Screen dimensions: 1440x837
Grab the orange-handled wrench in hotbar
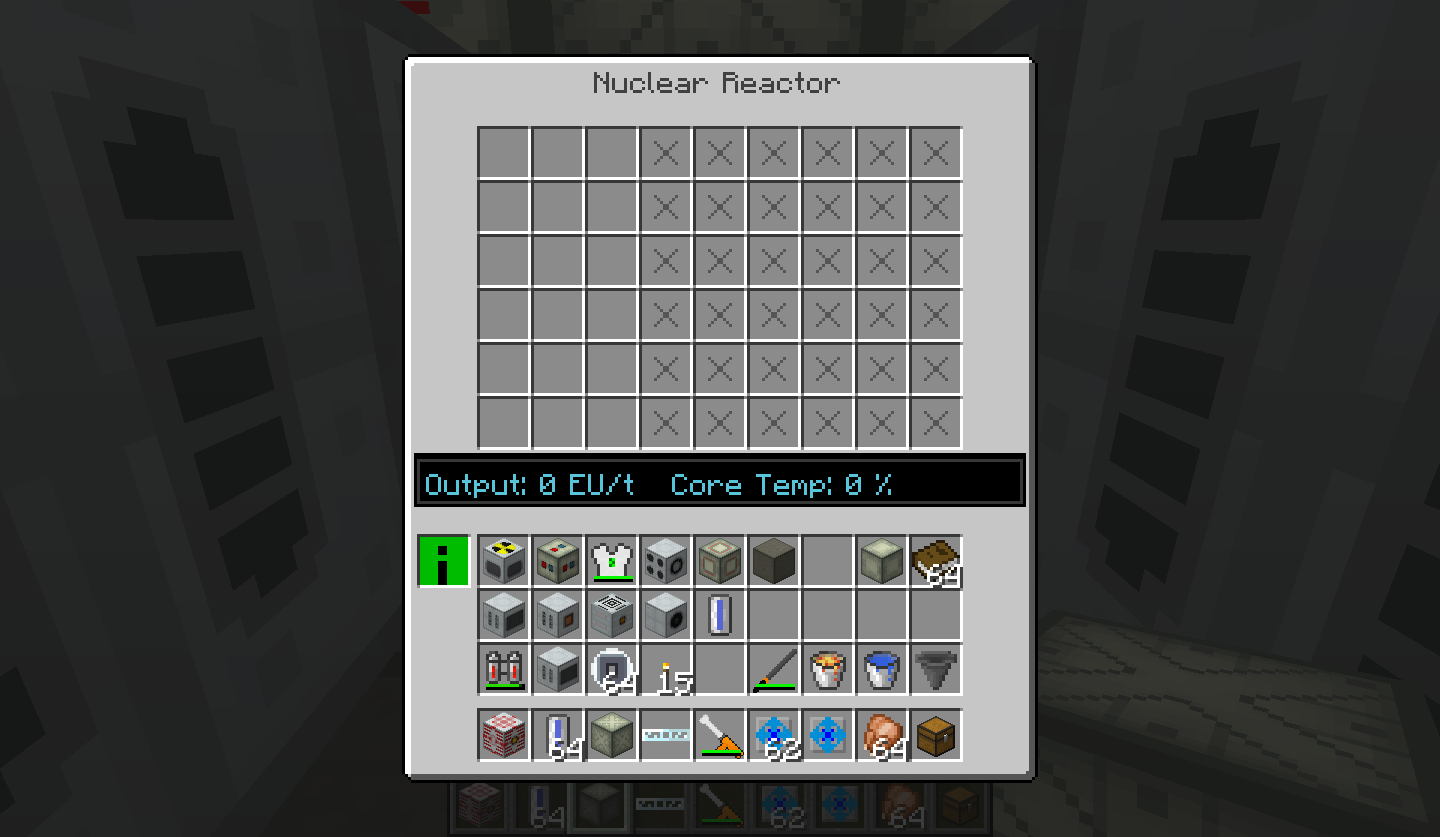point(720,735)
